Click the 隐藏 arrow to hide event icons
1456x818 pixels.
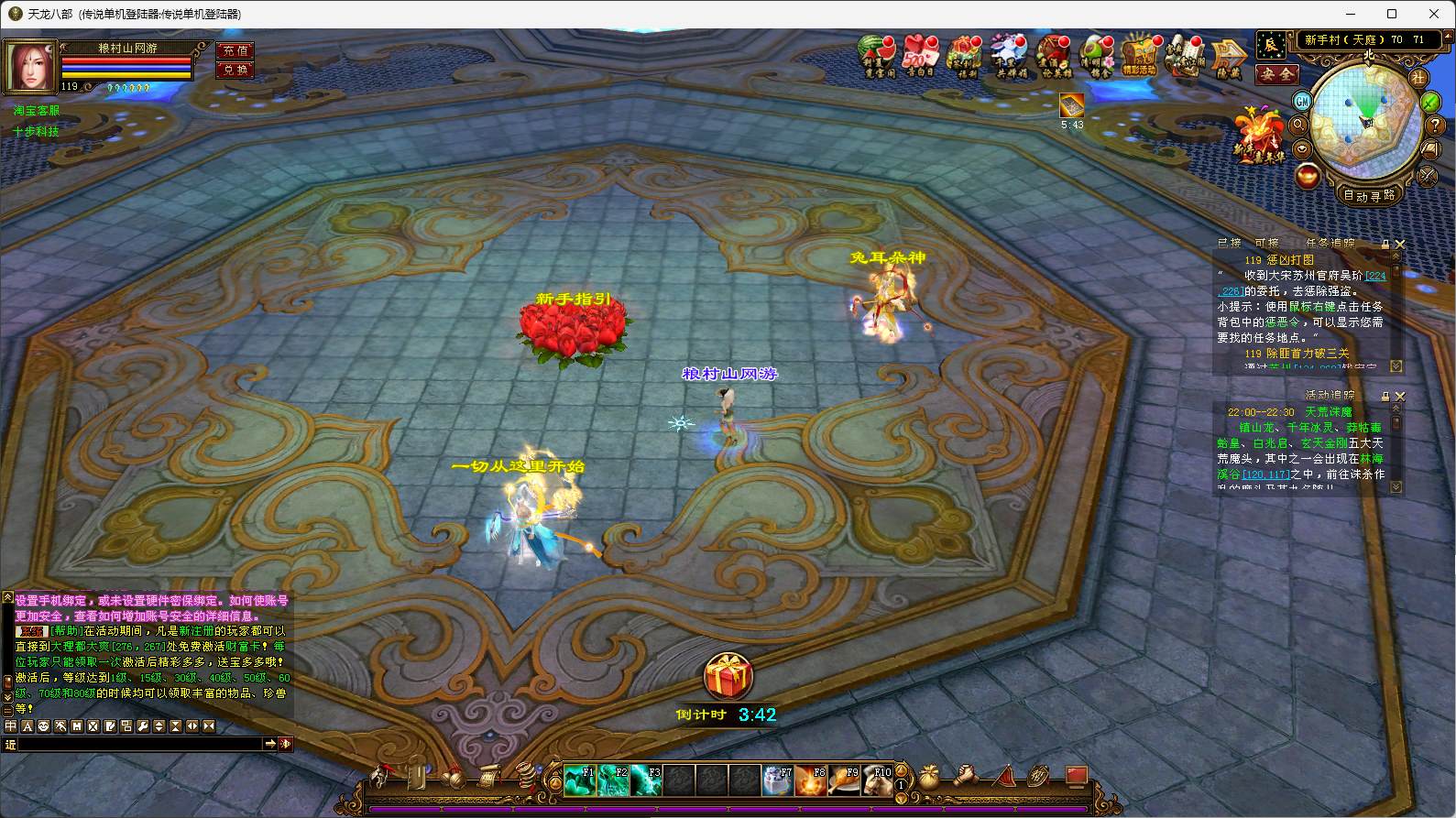[x=1228, y=57]
